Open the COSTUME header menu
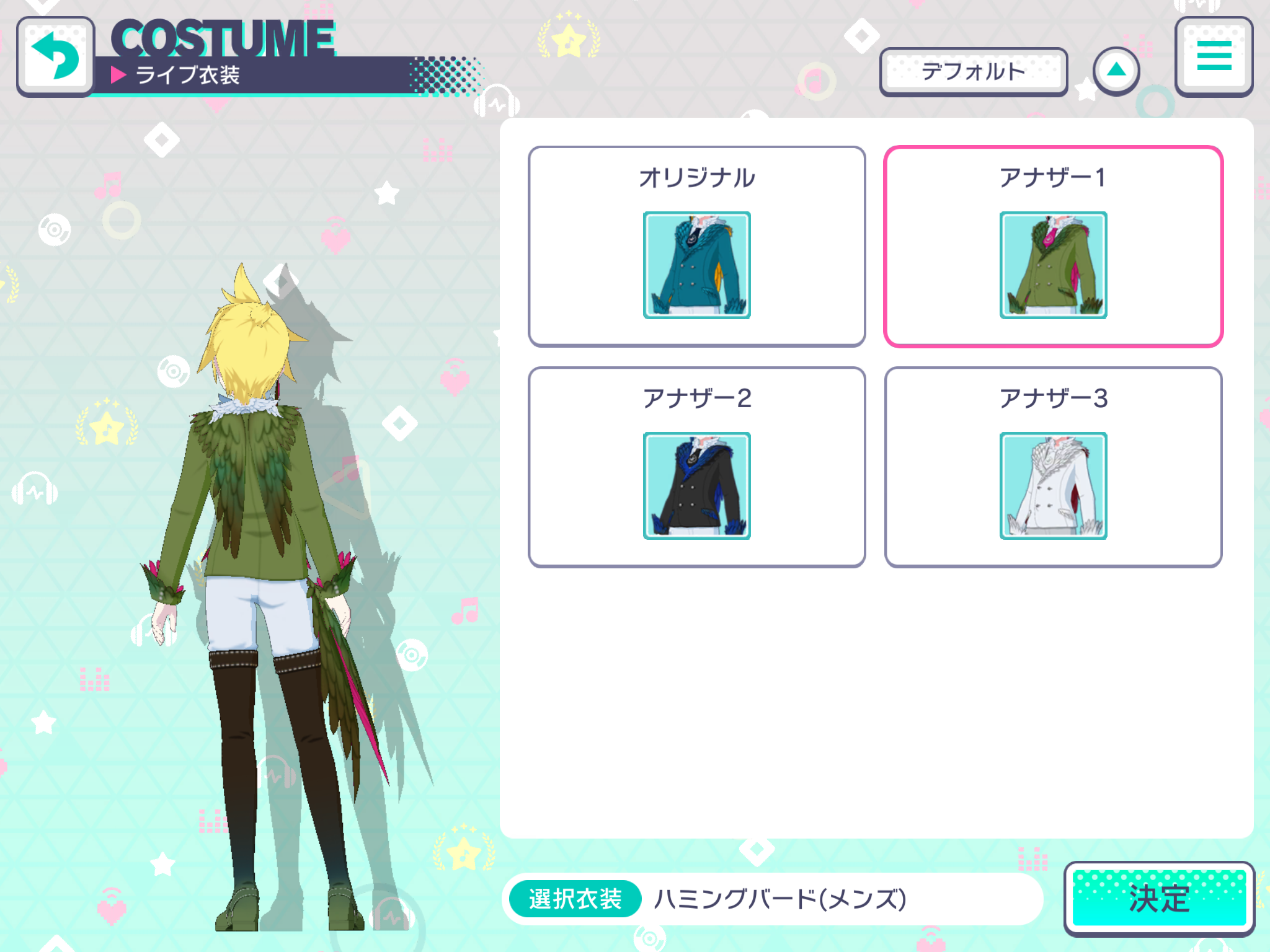The image size is (1270, 952). [x=1214, y=56]
